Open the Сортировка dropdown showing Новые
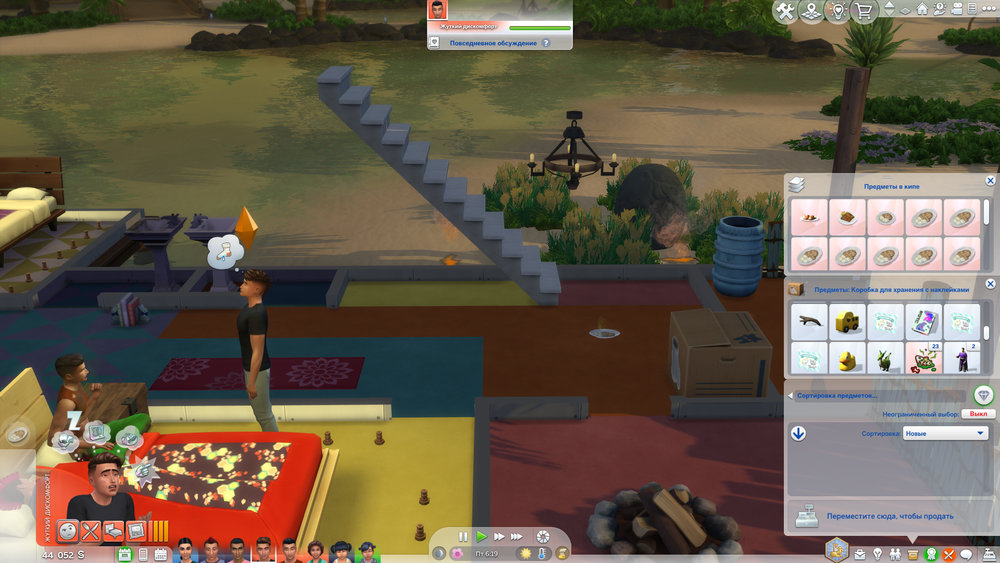The image size is (1000, 563). (x=945, y=433)
